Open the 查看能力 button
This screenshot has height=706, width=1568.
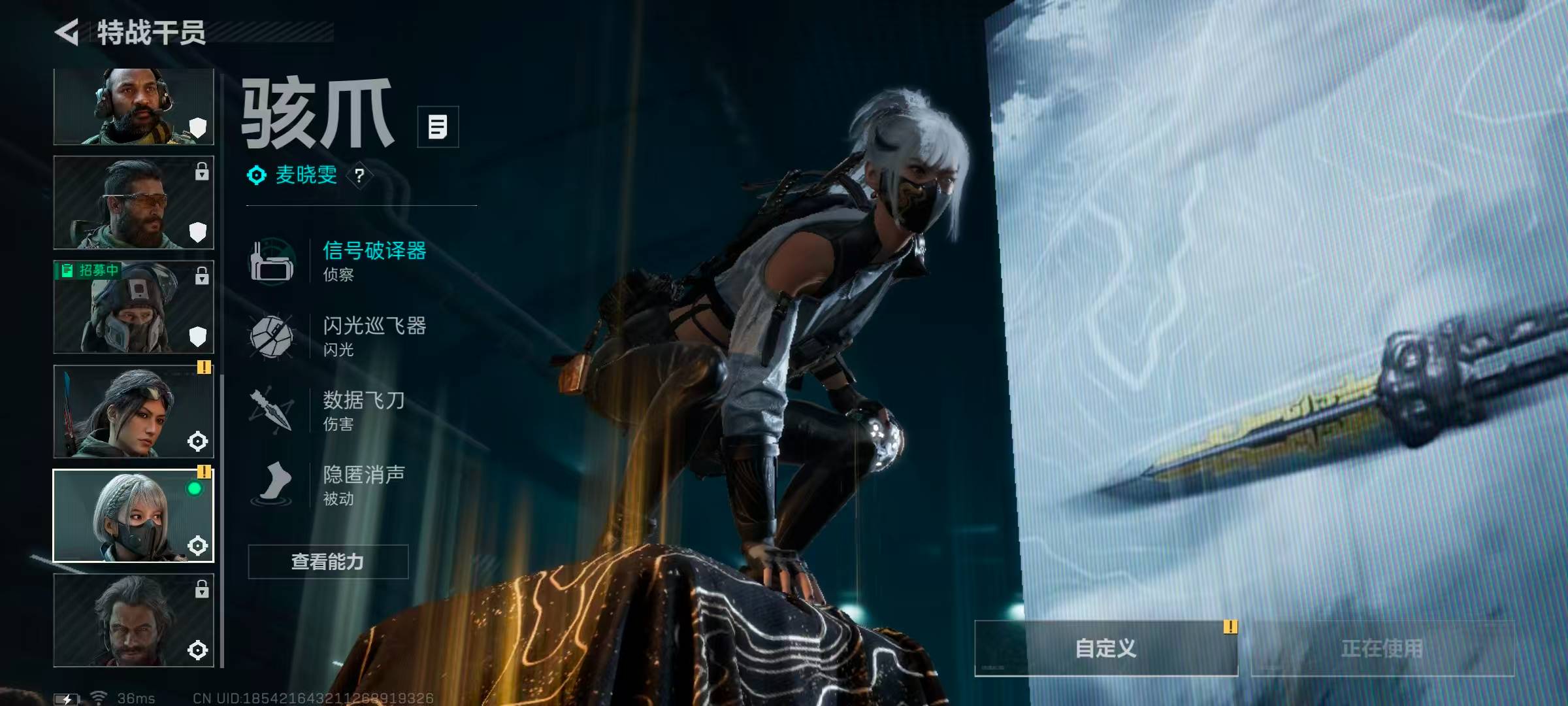[328, 562]
